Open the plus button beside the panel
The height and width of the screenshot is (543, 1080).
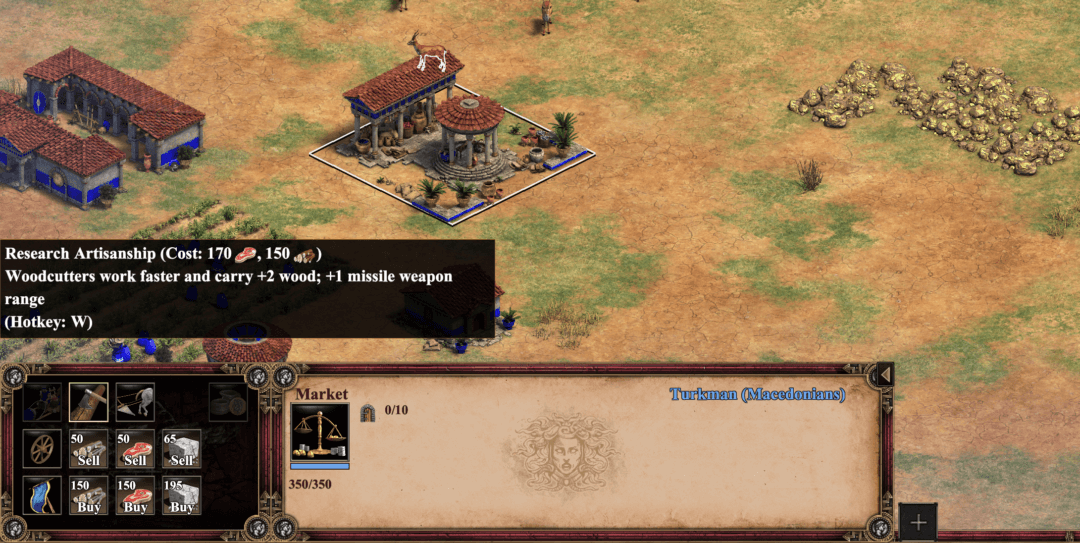918,522
